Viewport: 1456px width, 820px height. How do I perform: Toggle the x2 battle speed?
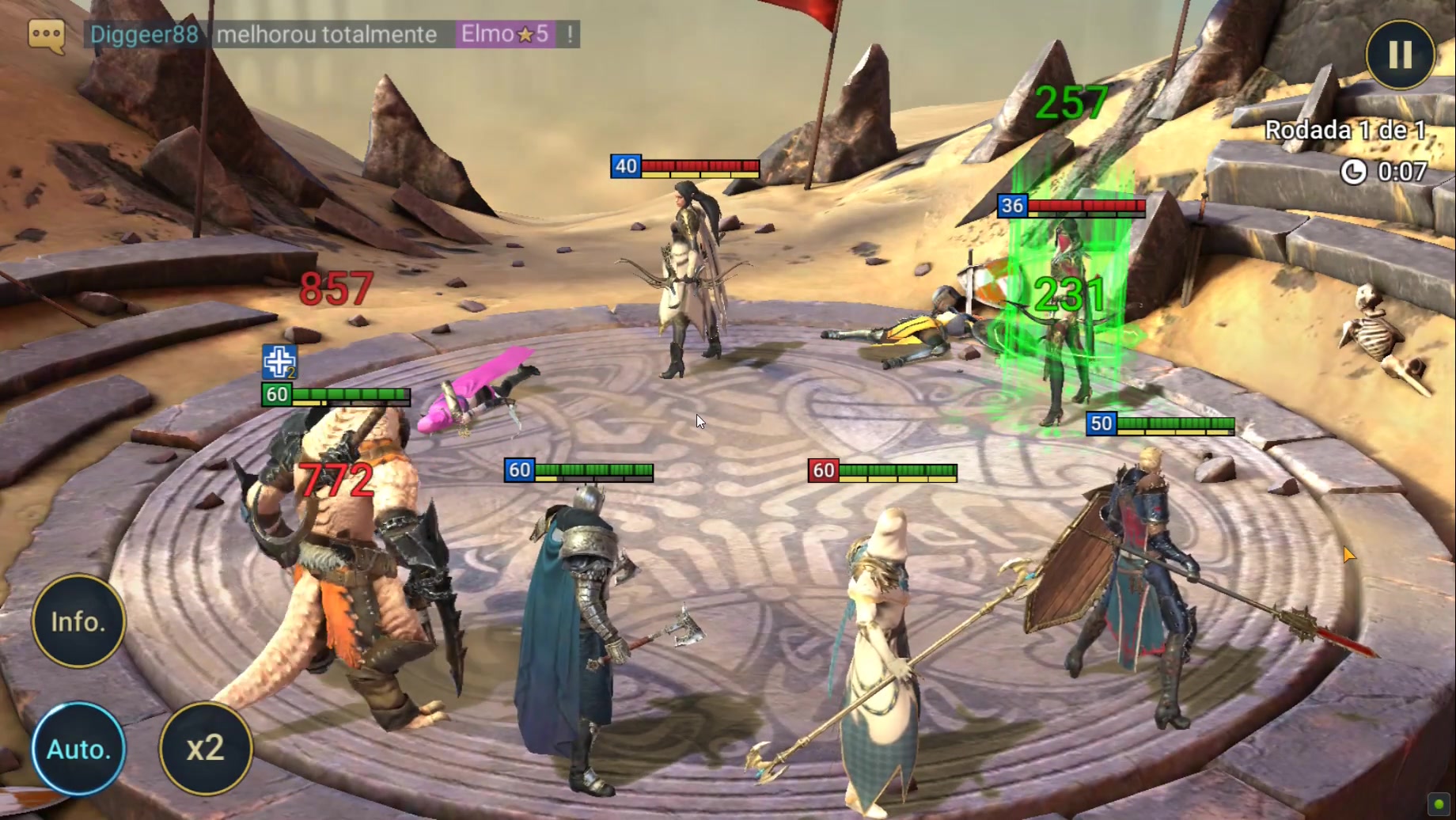pos(206,748)
